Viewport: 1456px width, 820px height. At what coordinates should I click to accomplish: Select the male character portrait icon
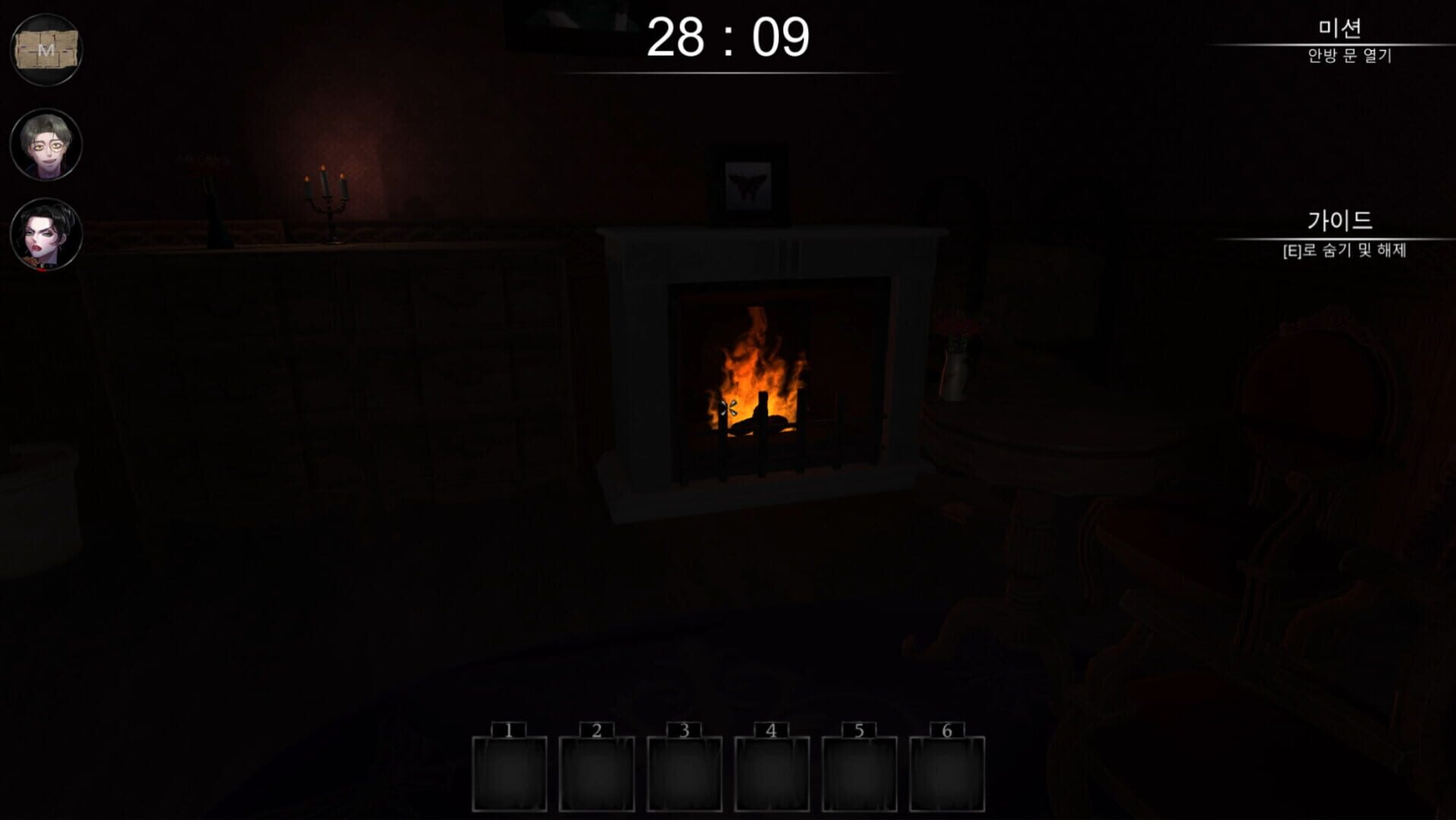46,144
